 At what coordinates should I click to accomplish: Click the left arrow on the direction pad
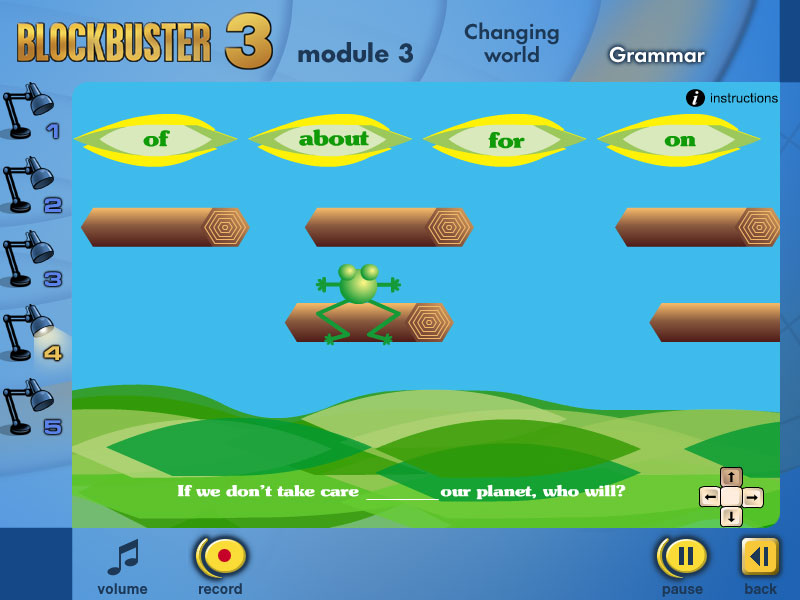[x=710, y=497]
